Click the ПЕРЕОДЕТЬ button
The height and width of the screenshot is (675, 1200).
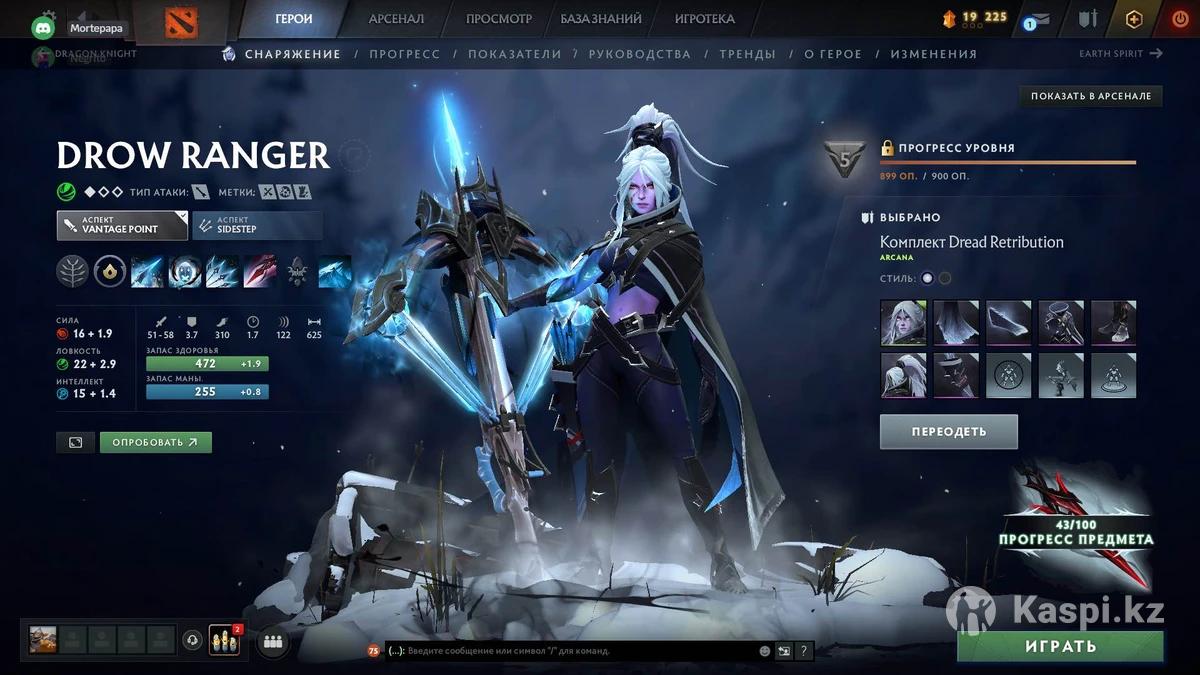click(948, 432)
